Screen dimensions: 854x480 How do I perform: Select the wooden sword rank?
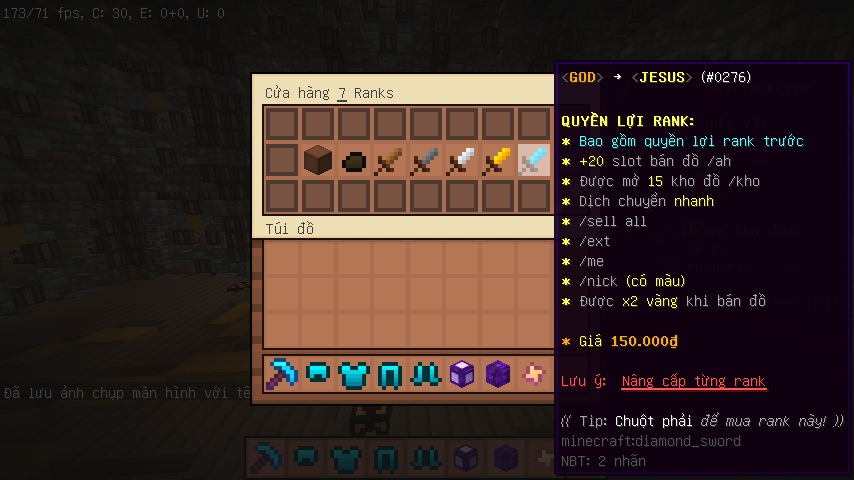pos(390,160)
